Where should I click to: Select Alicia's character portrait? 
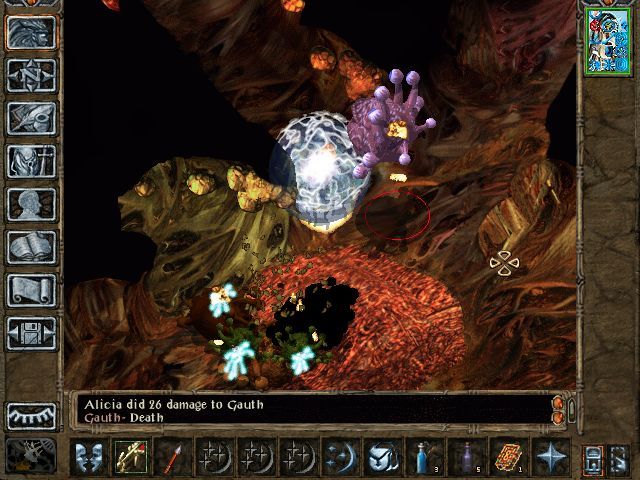(607, 39)
